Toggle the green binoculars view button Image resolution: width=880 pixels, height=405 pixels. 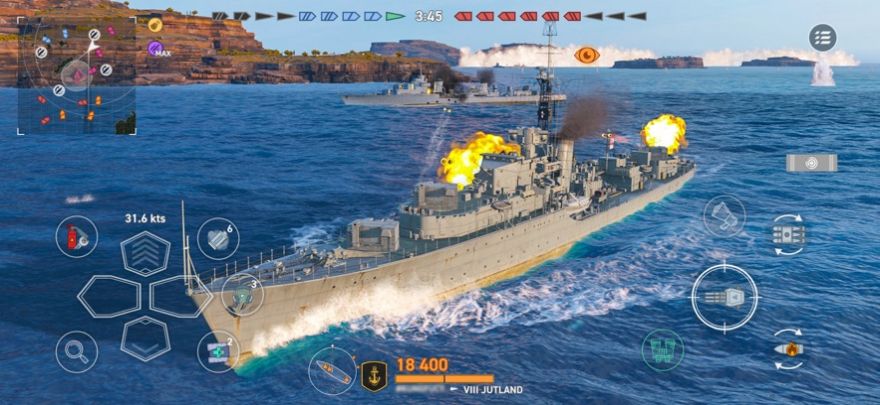tap(662, 350)
